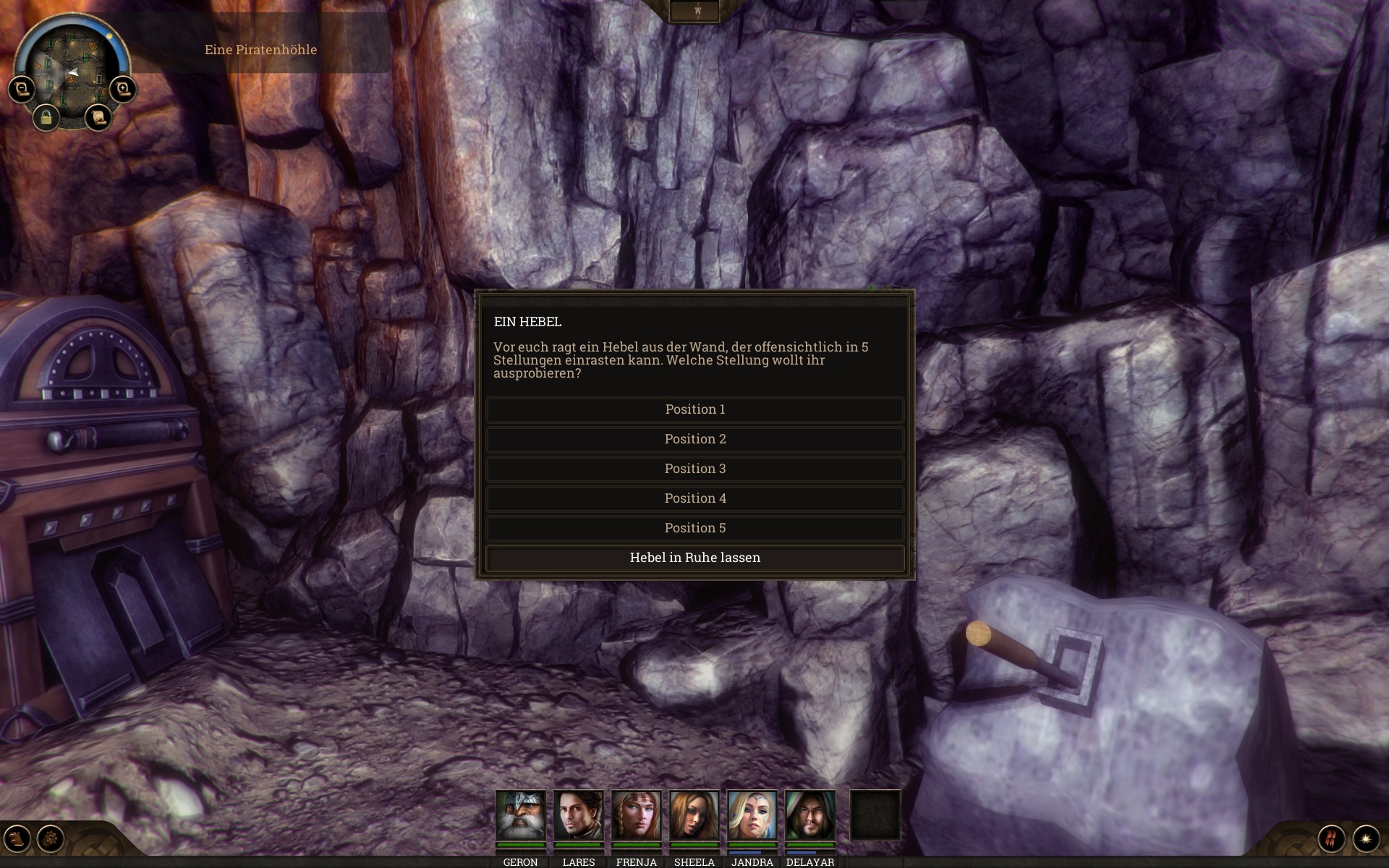Image resolution: width=1389 pixels, height=868 pixels.
Task: Select Geron's portrait
Action: click(x=520, y=815)
